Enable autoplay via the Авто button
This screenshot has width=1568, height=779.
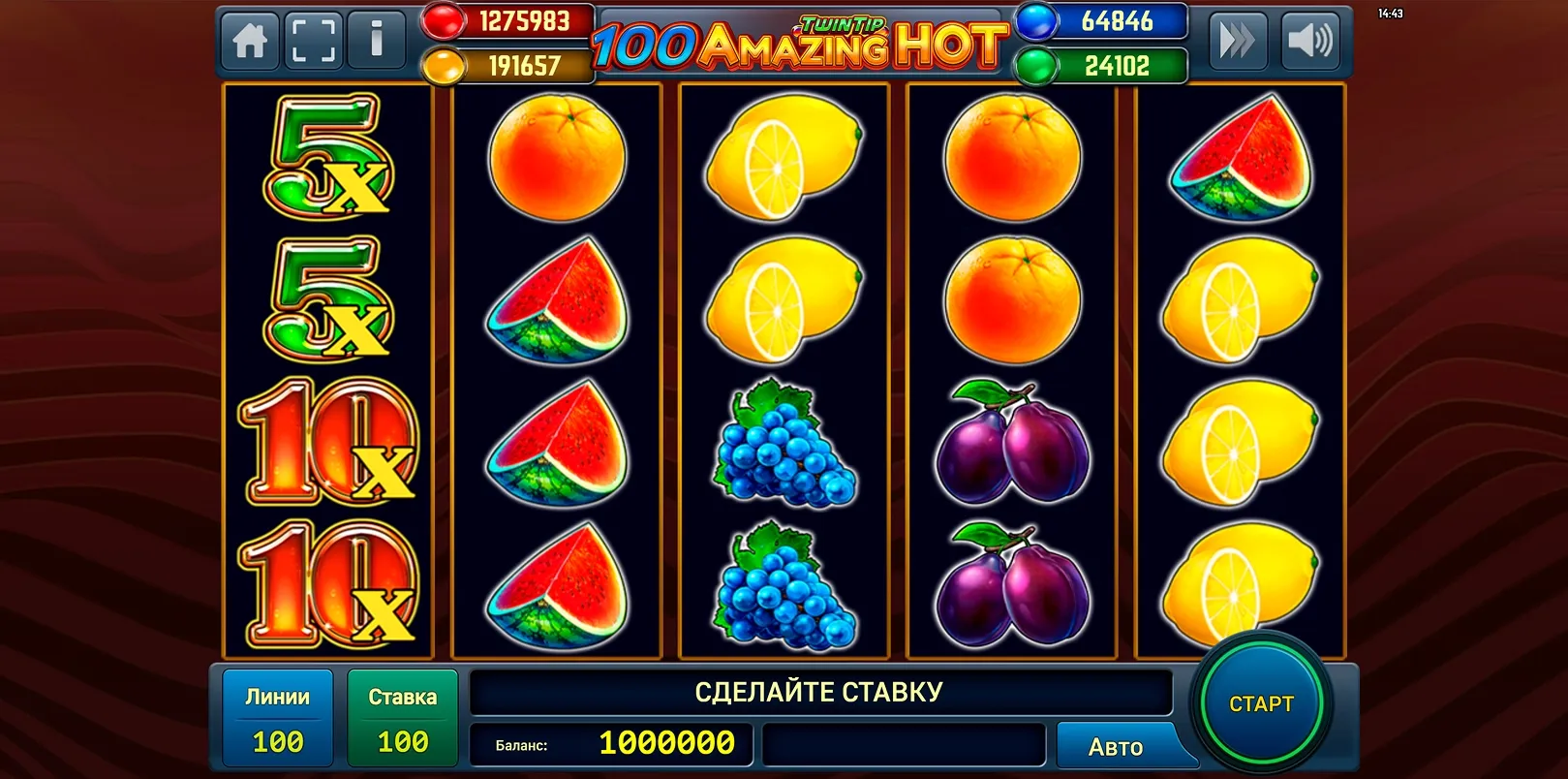pos(1116,746)
